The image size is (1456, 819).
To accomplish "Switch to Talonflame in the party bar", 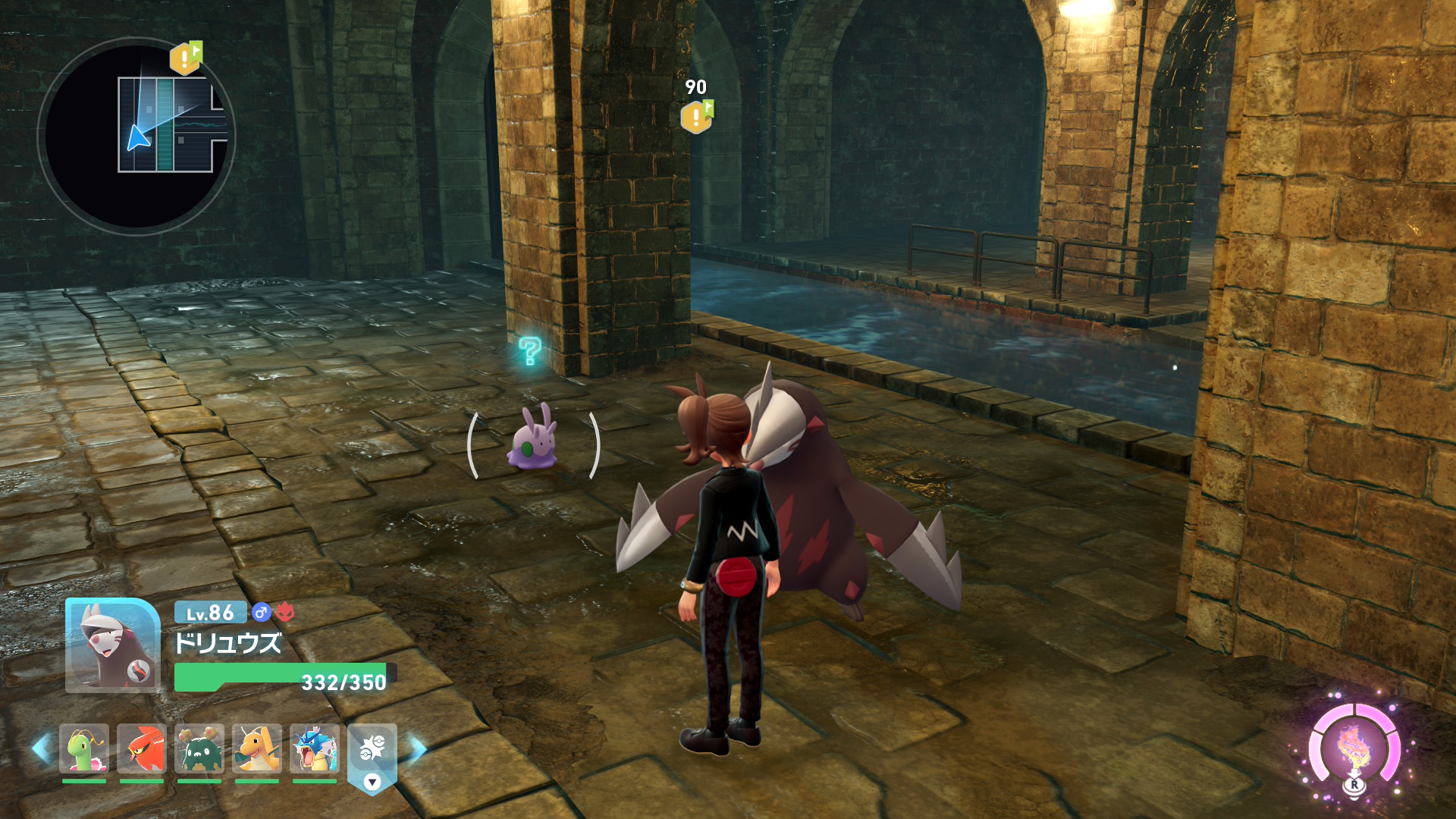I will pos(142,748).
